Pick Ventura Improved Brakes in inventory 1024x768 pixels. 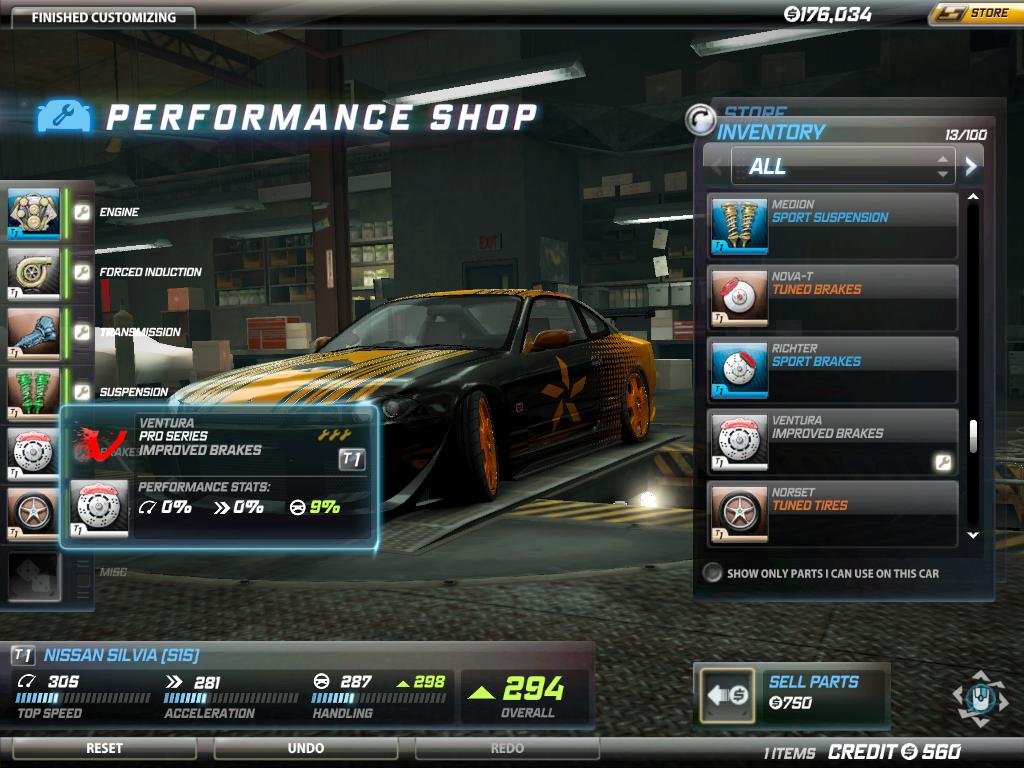point(832,442)
